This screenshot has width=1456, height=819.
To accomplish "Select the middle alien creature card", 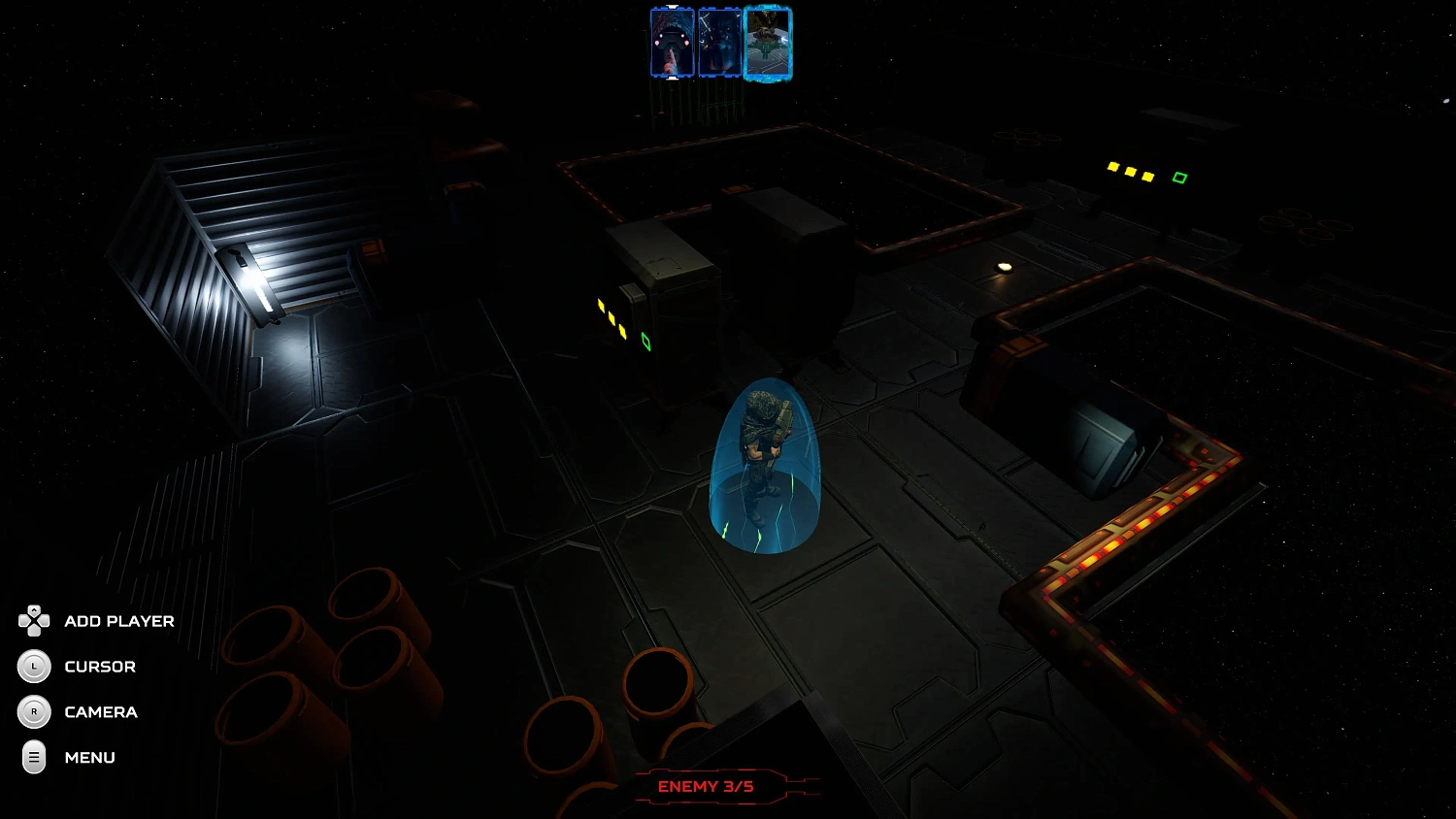I will (x=719, y=42).
